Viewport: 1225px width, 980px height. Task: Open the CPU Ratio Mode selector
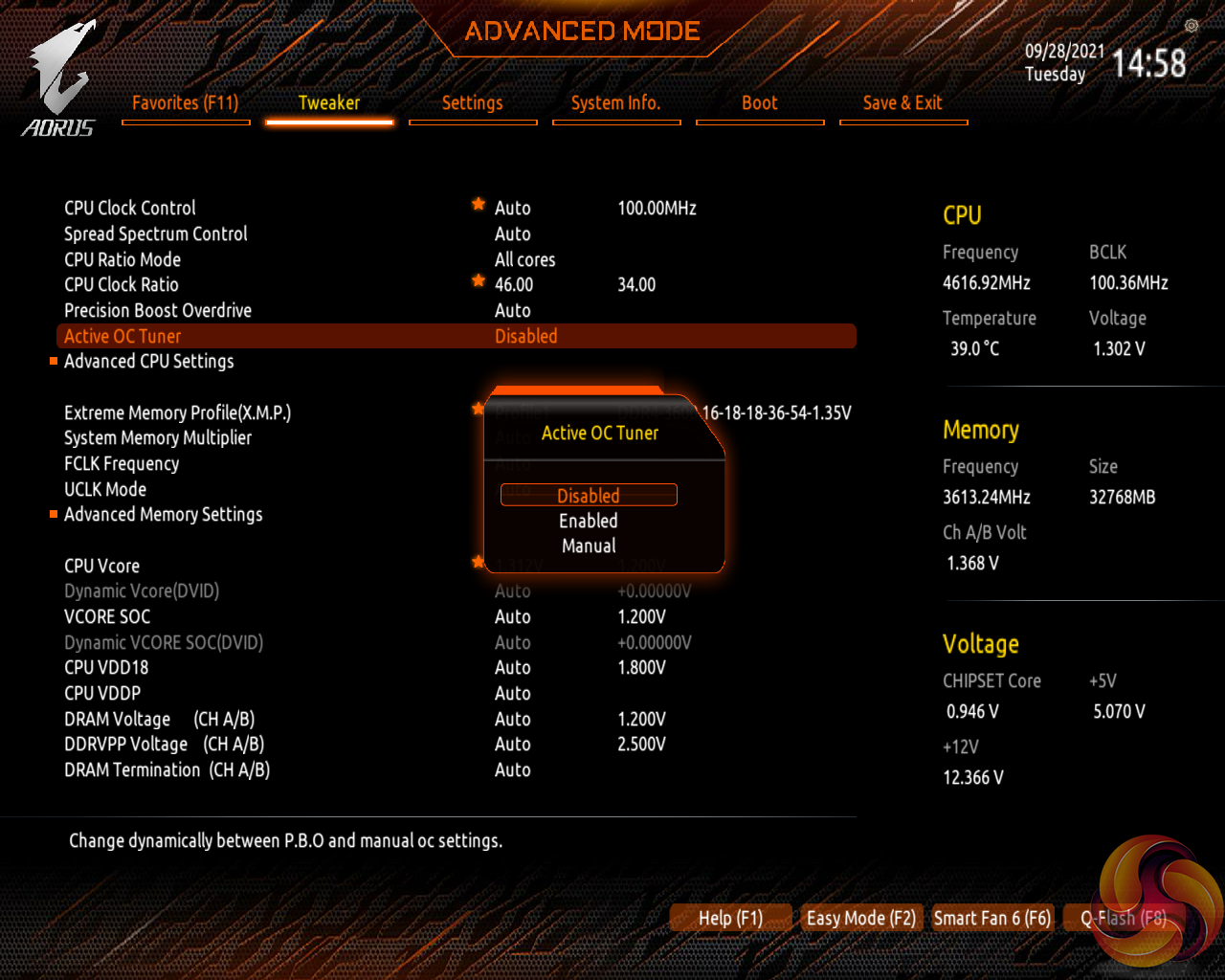coord(524,259)
